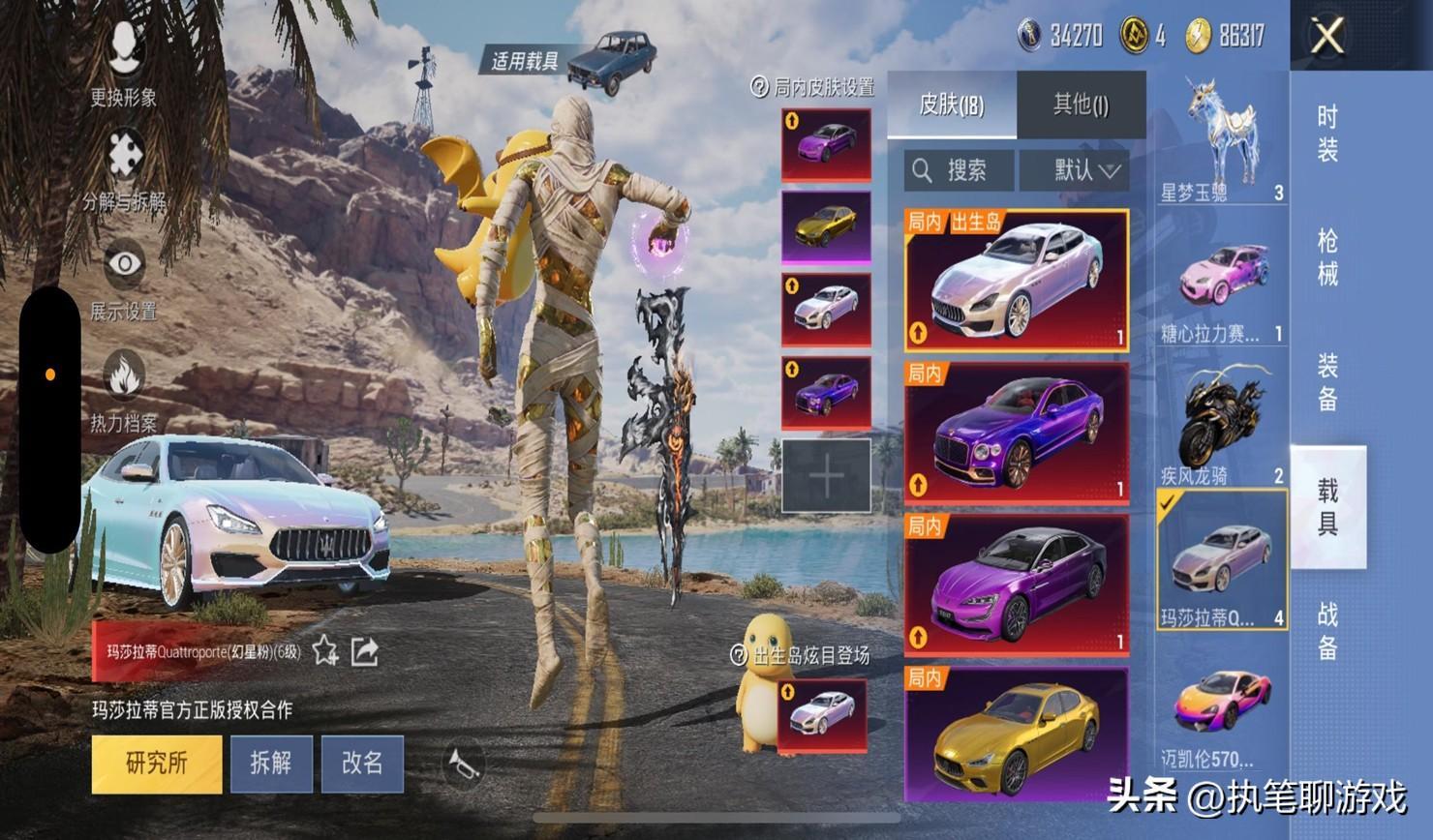This screenshot has width=1433, height=840.
Task: Select the 枪械 firearms category
Action: [x=1327, y=256]
